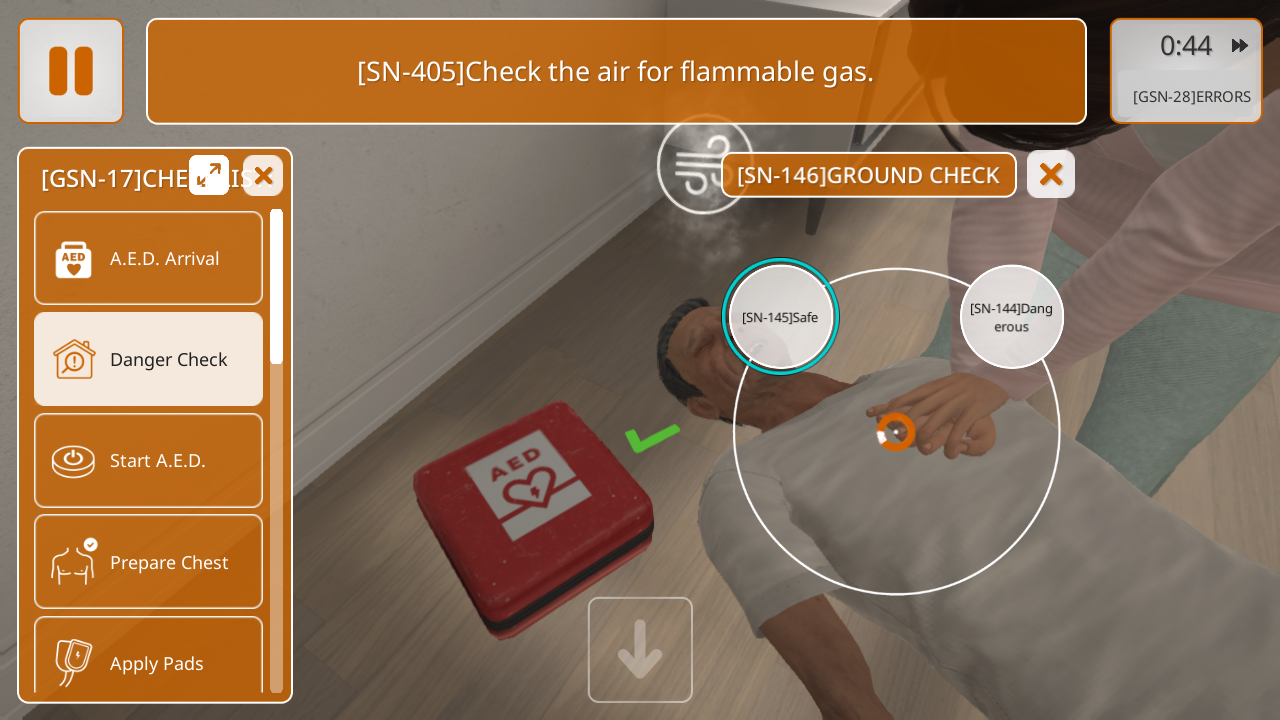Screen dimensions: 1280x720
Task: Select A.E.D. Arrival in the checklist
Action: [x=148, y=258]
